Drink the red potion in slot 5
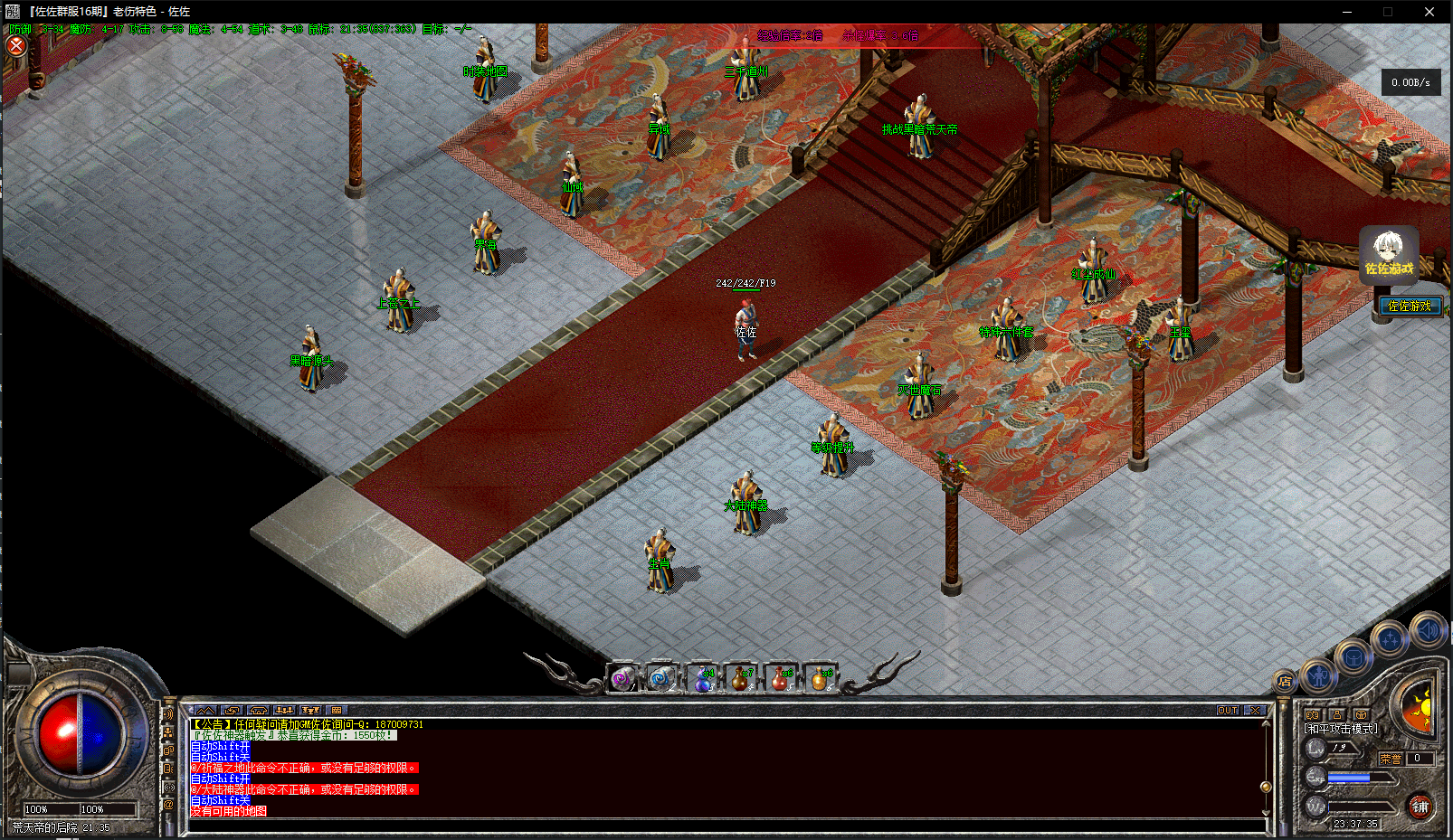Screen dimensions: 1453x840 [x=780, y=679]
